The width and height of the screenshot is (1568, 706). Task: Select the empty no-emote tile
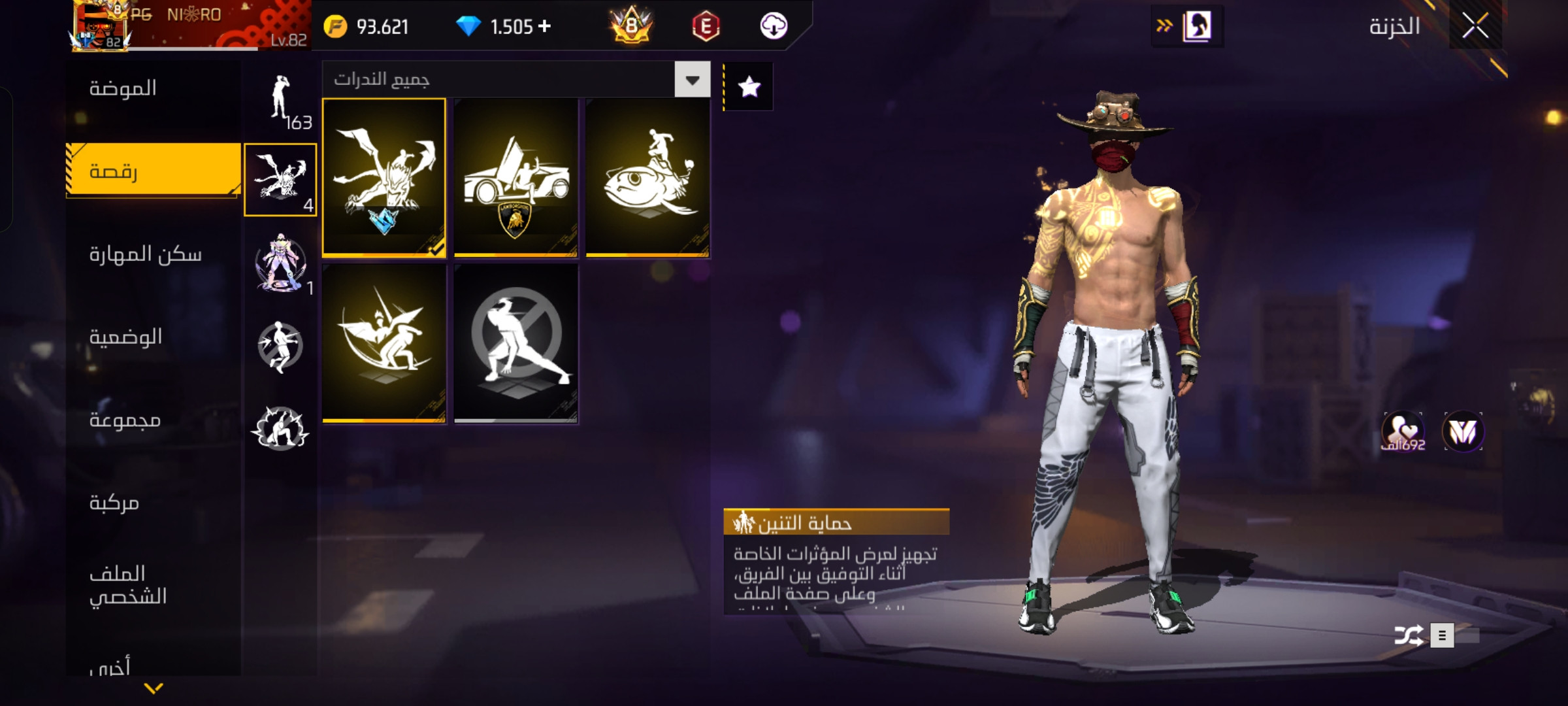pos(515,343)
